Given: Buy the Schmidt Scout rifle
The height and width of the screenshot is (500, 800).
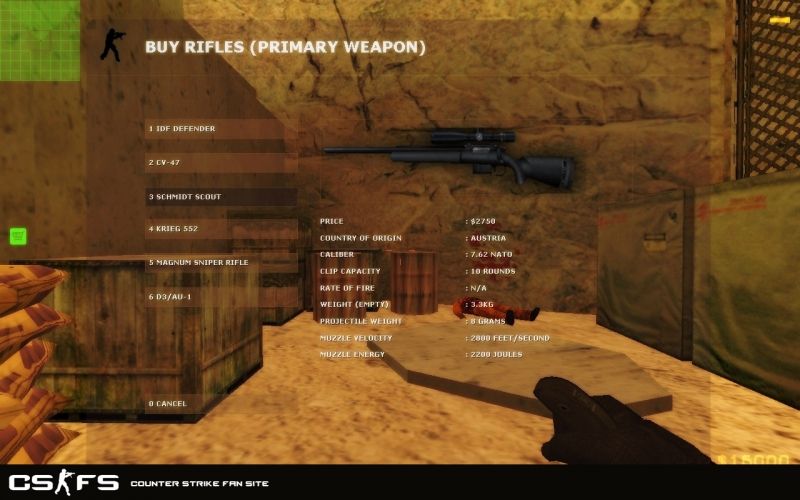Looking at the screenshot, I should click(220, 197).
